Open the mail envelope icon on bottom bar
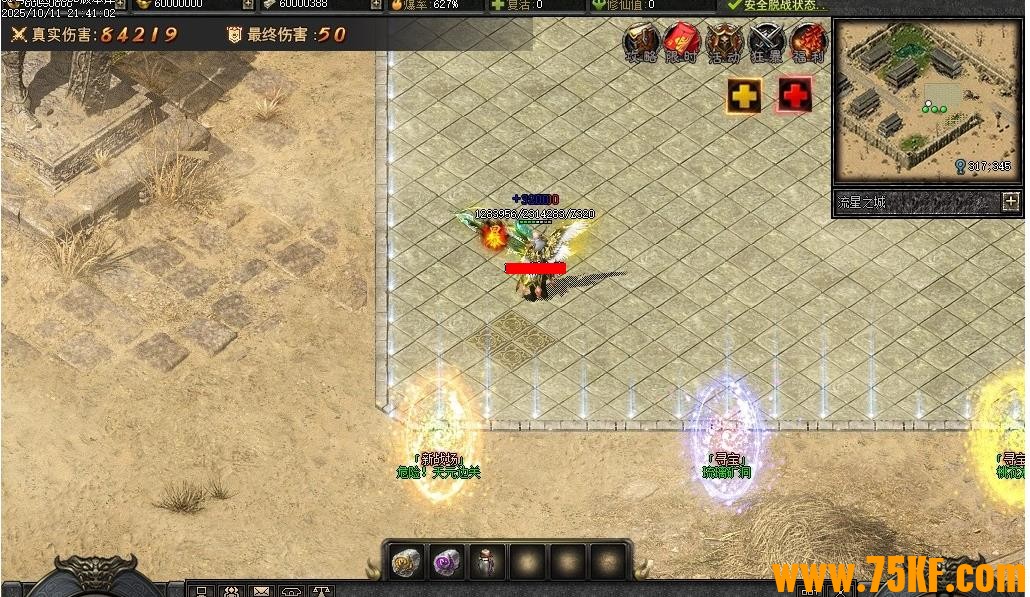 [261, 591]
